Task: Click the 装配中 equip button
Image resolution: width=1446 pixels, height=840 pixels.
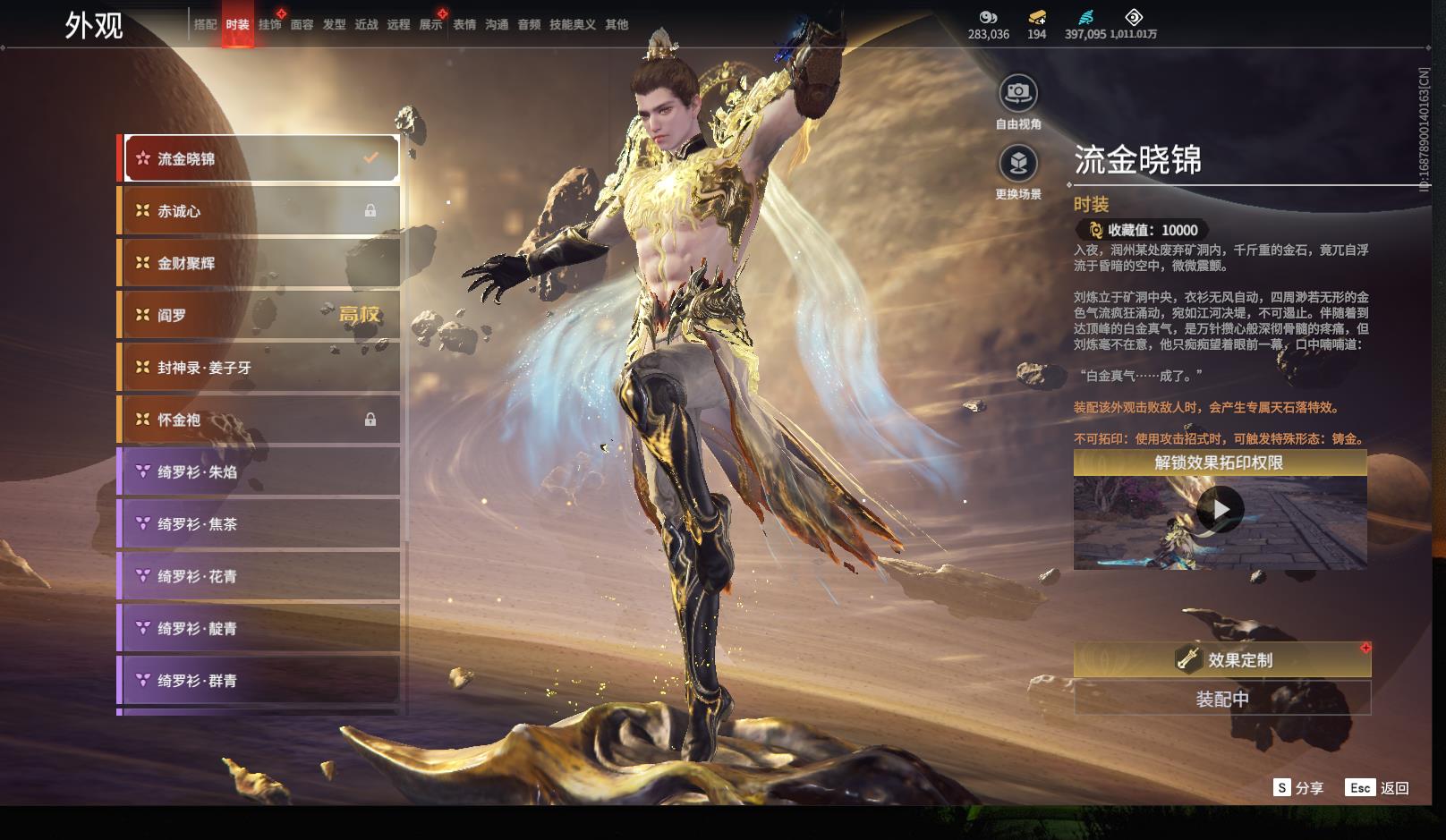Action: [x=1222, y=699]
